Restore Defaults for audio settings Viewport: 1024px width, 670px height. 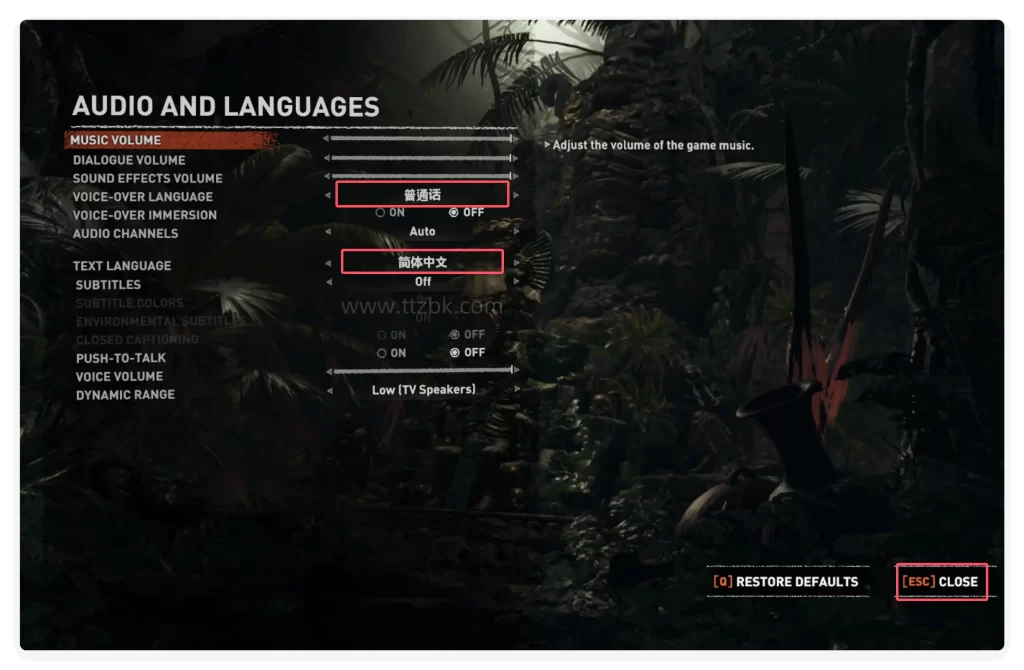coord(786,582)
